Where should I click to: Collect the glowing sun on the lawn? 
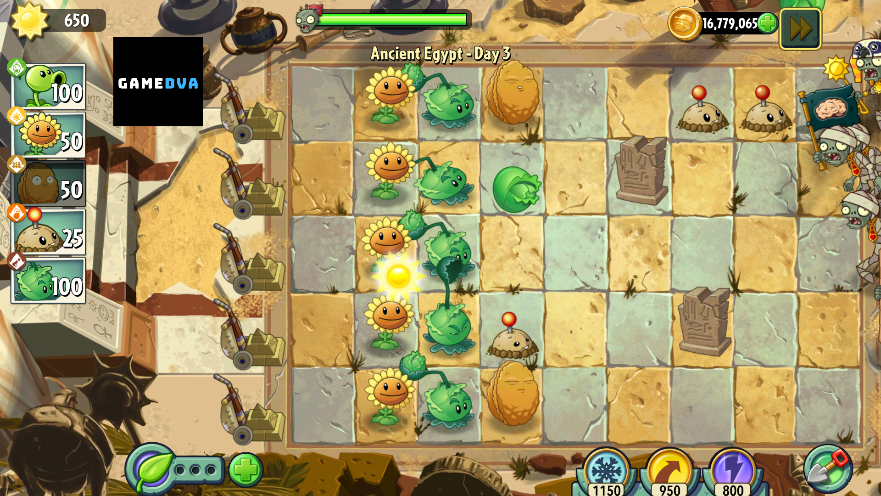398,274
